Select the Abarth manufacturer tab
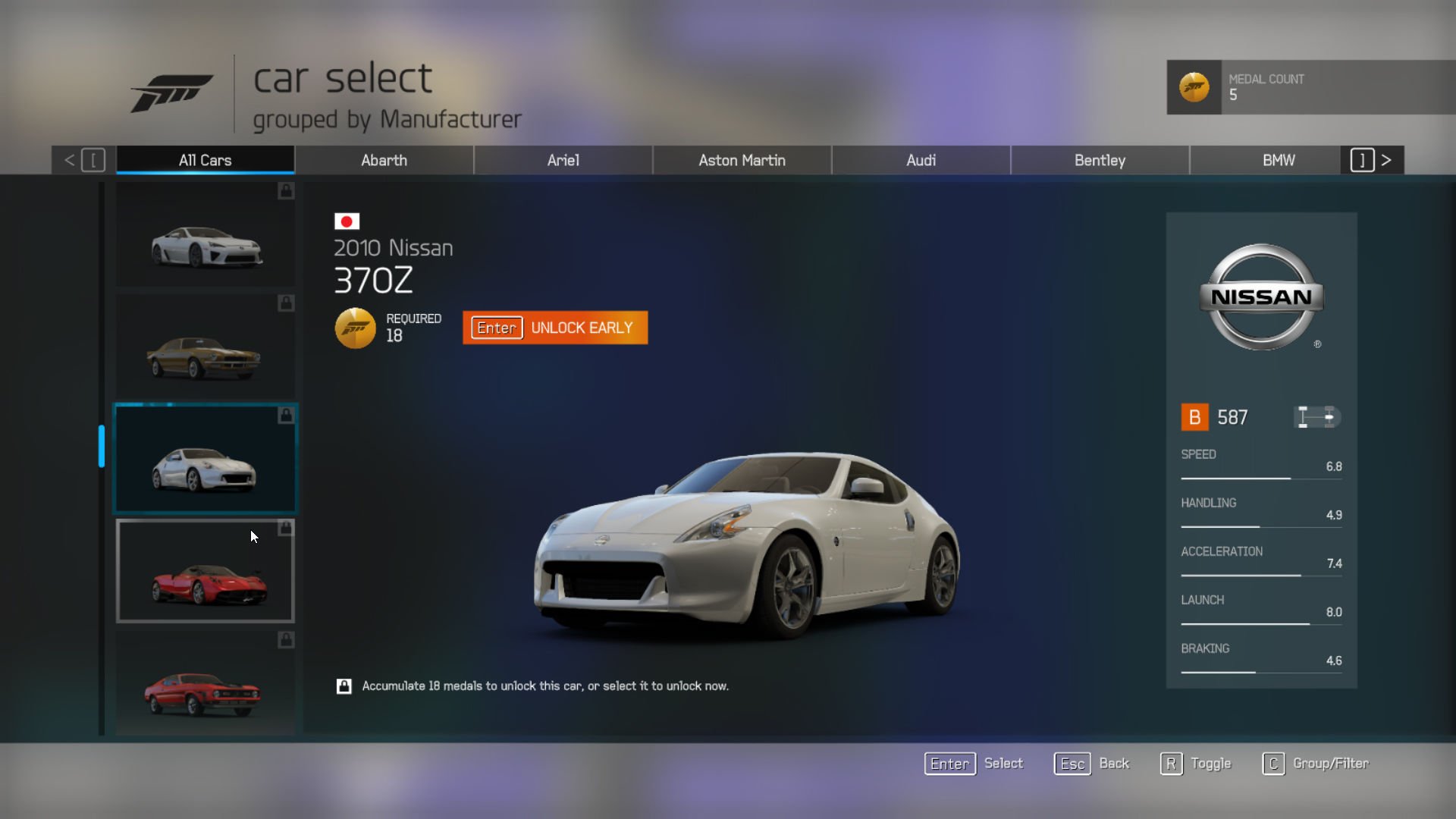Viewport: 1456px width, 819px height. pos(384,160)
